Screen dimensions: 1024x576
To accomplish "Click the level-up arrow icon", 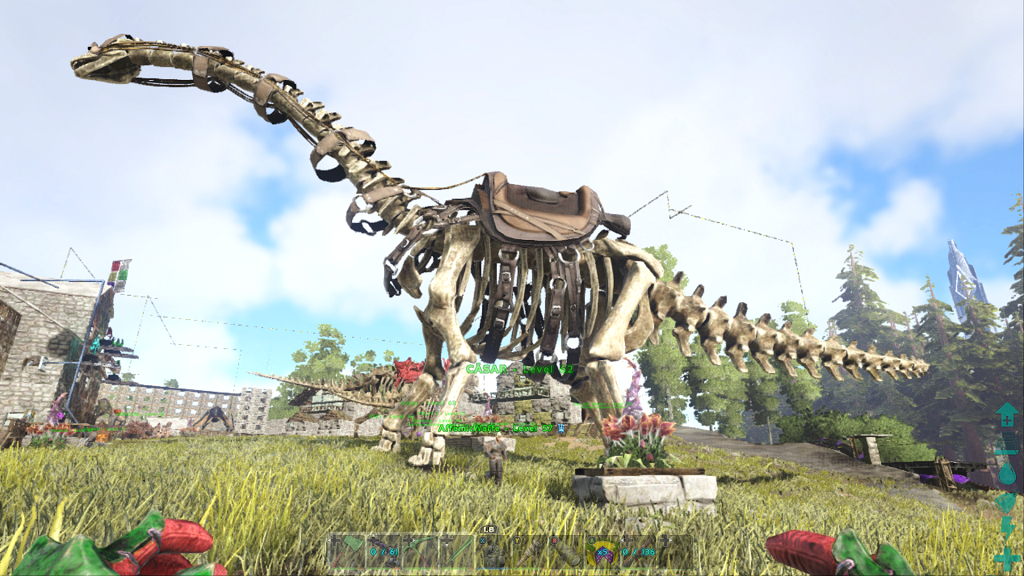I will coord(1007,413).
